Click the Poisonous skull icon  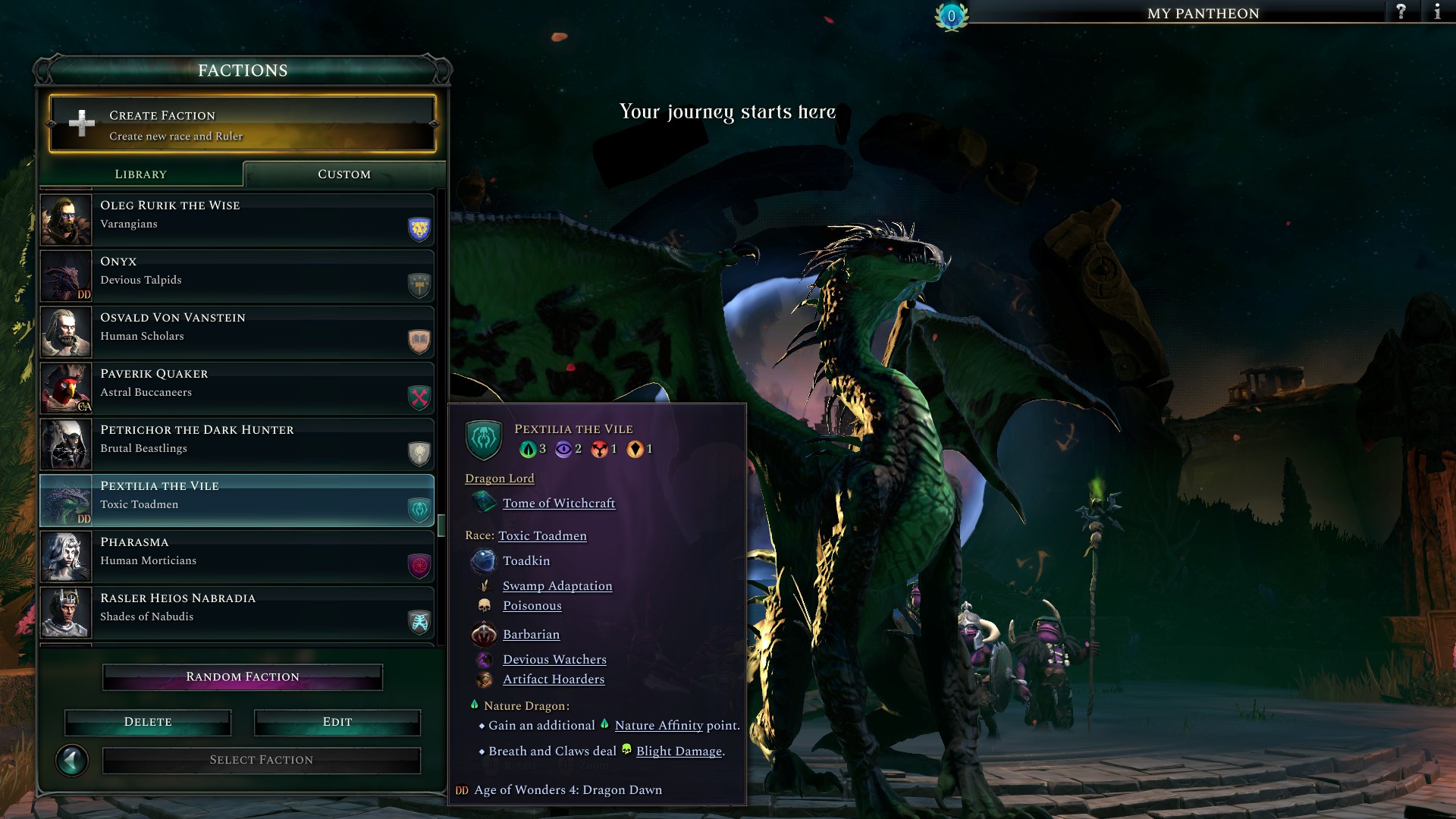[x=485, y=605]
